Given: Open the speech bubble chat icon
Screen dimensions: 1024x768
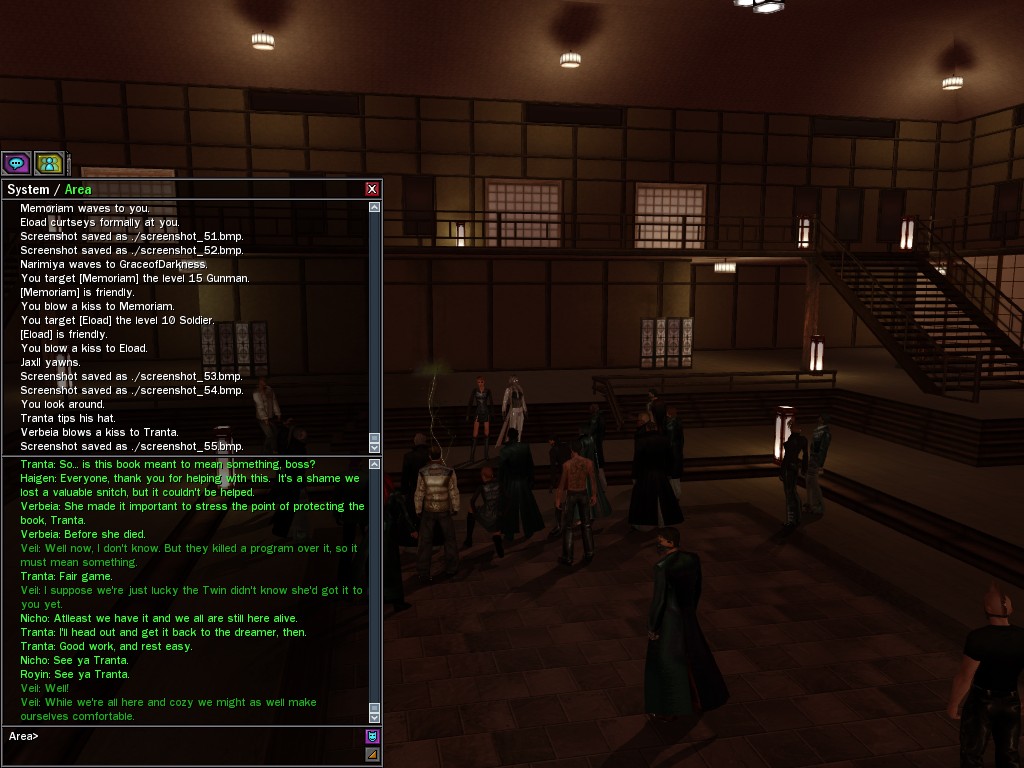Looking at the screenshot, I should [x=16, y=163].
